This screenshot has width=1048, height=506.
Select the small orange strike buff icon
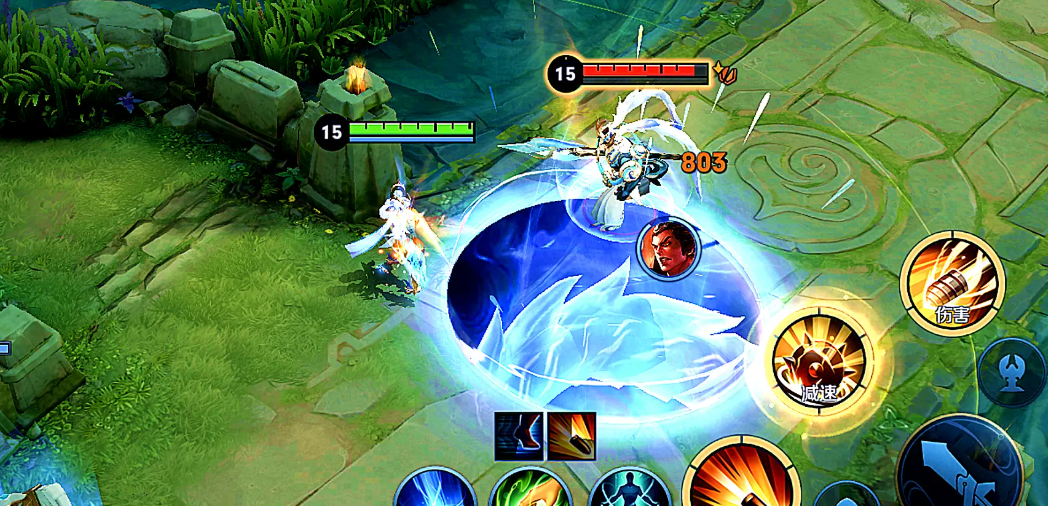(x=571, y=436)
